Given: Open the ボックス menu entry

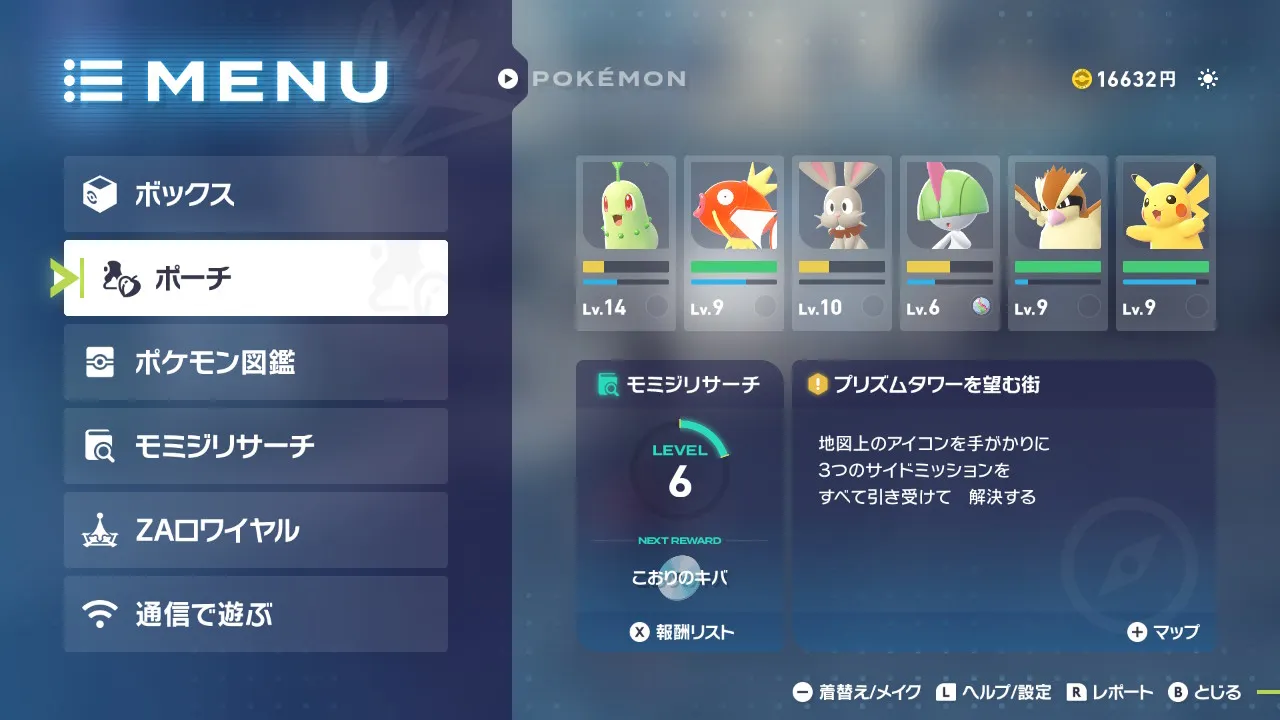Looking at the screenshot, I should [x=255, y=194].
